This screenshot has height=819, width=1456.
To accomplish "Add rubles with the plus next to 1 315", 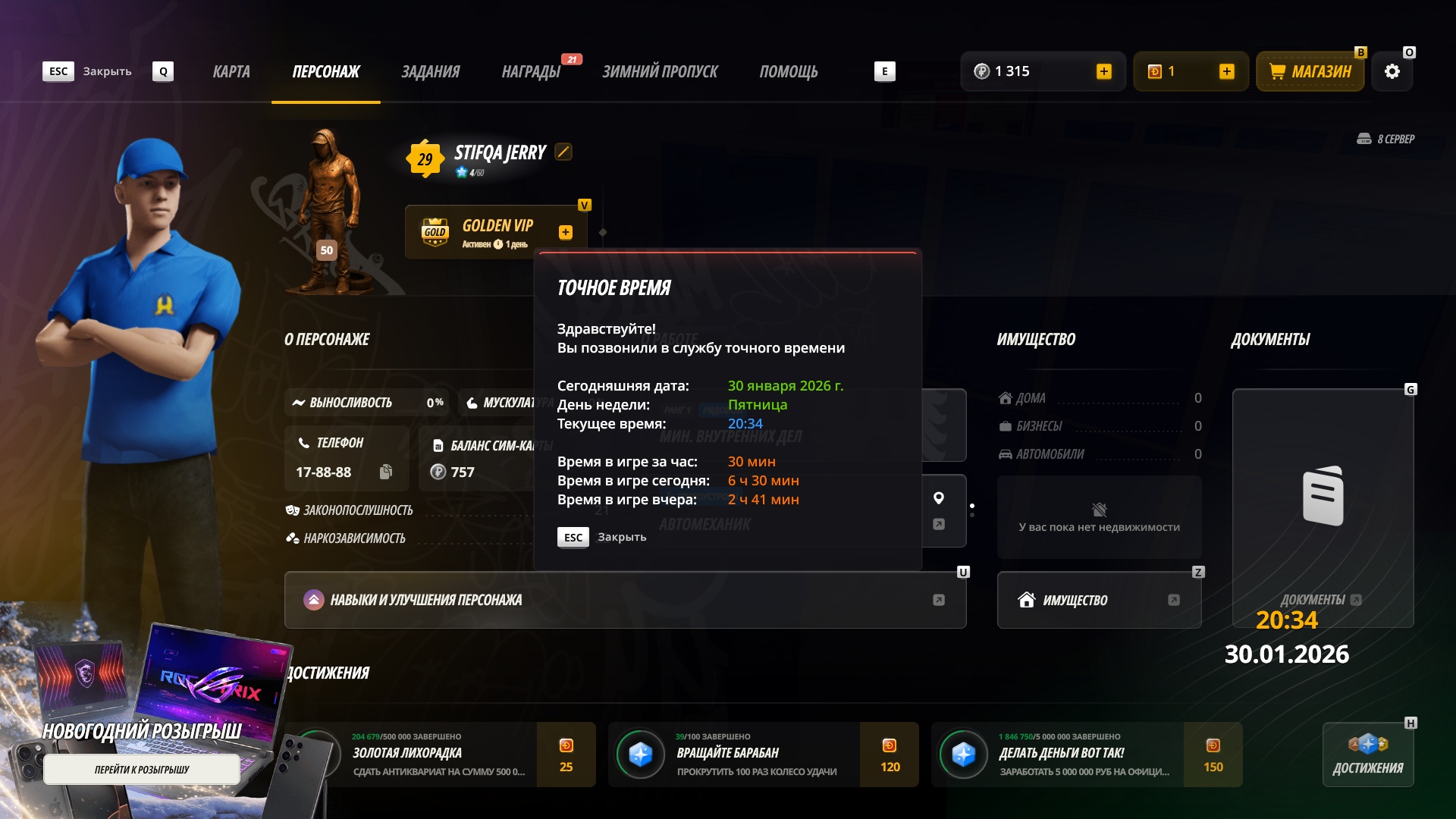I will coord(1104,71).
